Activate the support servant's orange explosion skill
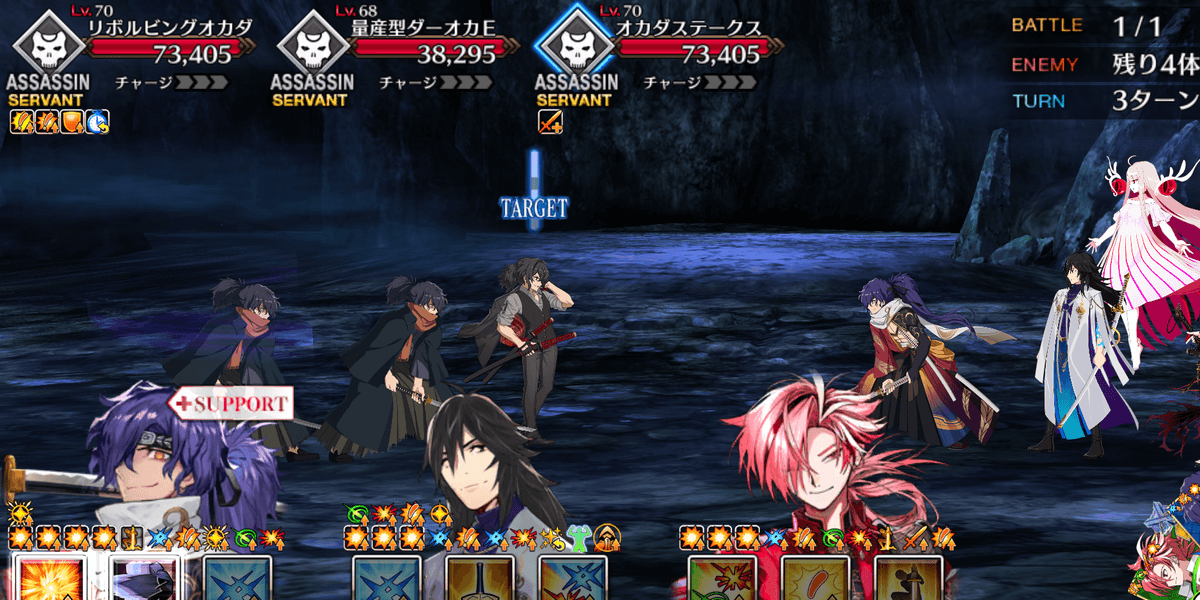1200x600 pixels. (x=47, y=578)
